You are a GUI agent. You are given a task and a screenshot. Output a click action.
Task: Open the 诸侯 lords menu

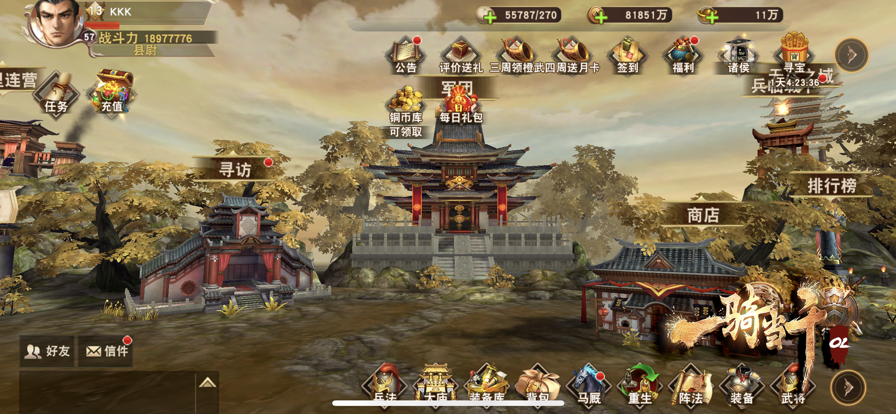click(x=738, y=53)
